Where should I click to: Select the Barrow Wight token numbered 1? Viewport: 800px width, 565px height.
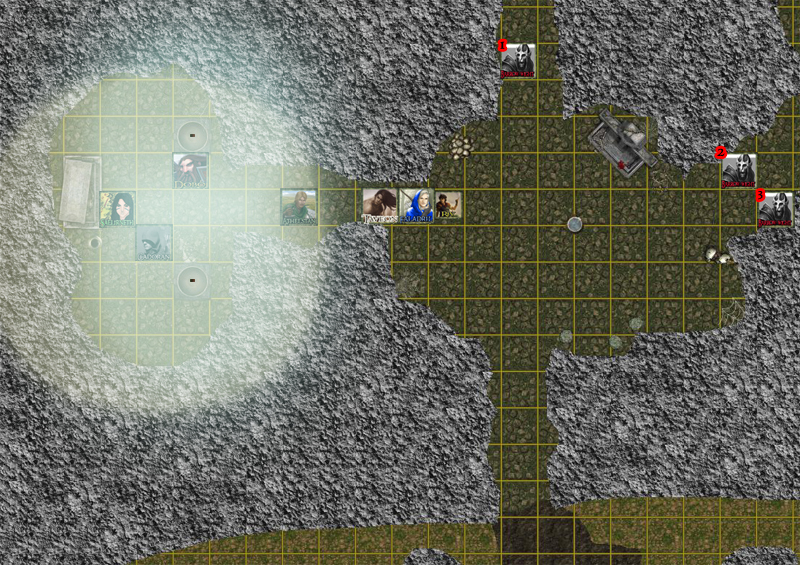click(x=517, y=61)
